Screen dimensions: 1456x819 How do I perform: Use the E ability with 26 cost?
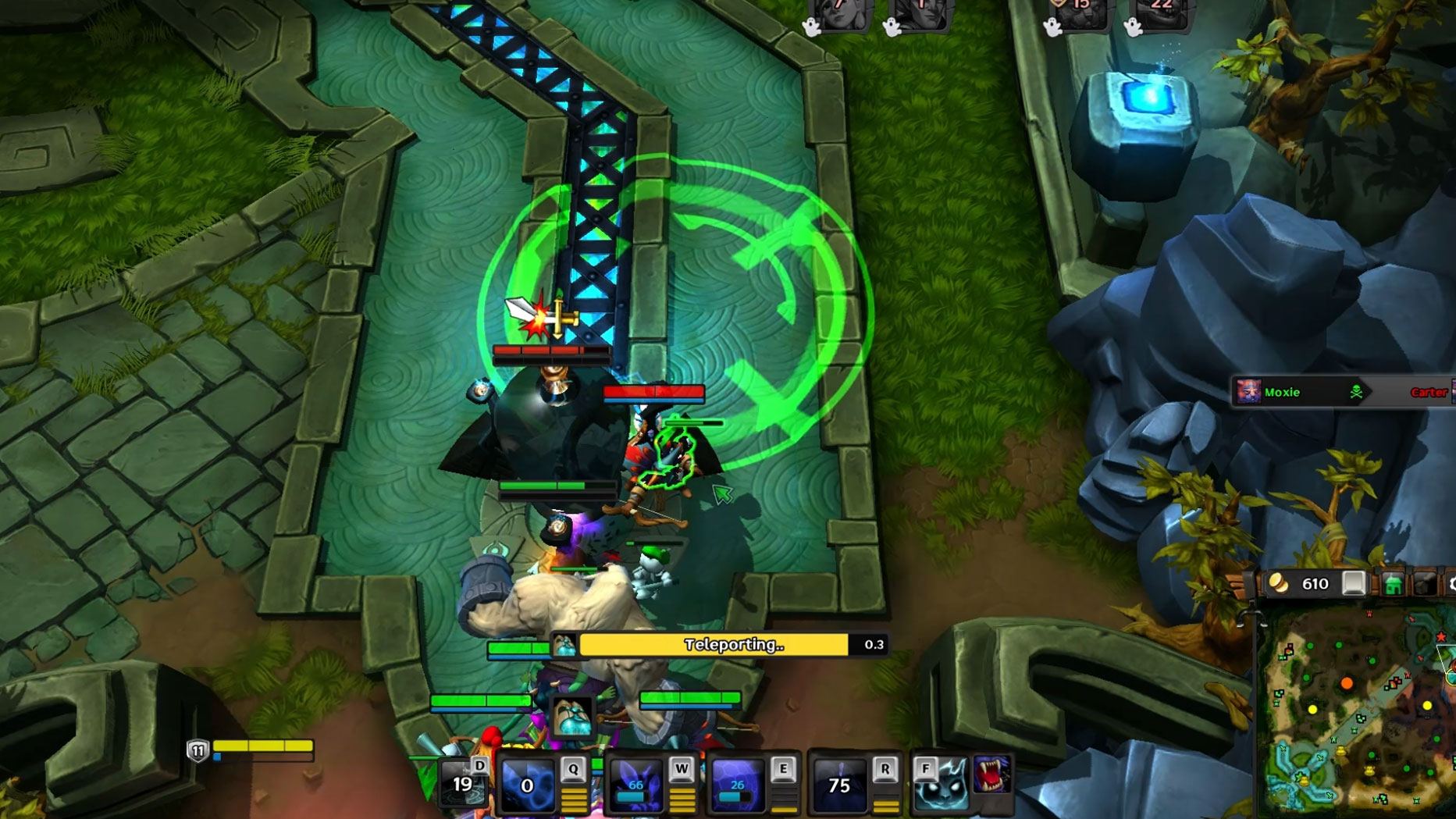(736, 784)
